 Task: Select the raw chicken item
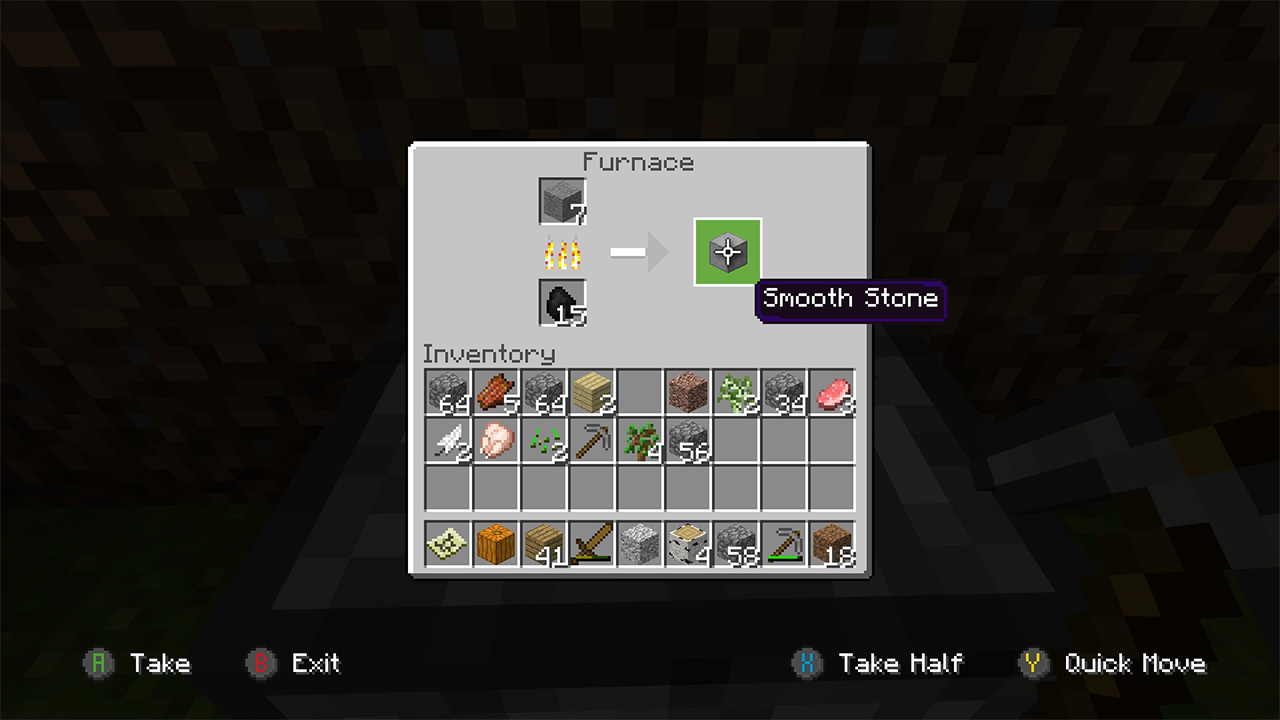[495, 443]
